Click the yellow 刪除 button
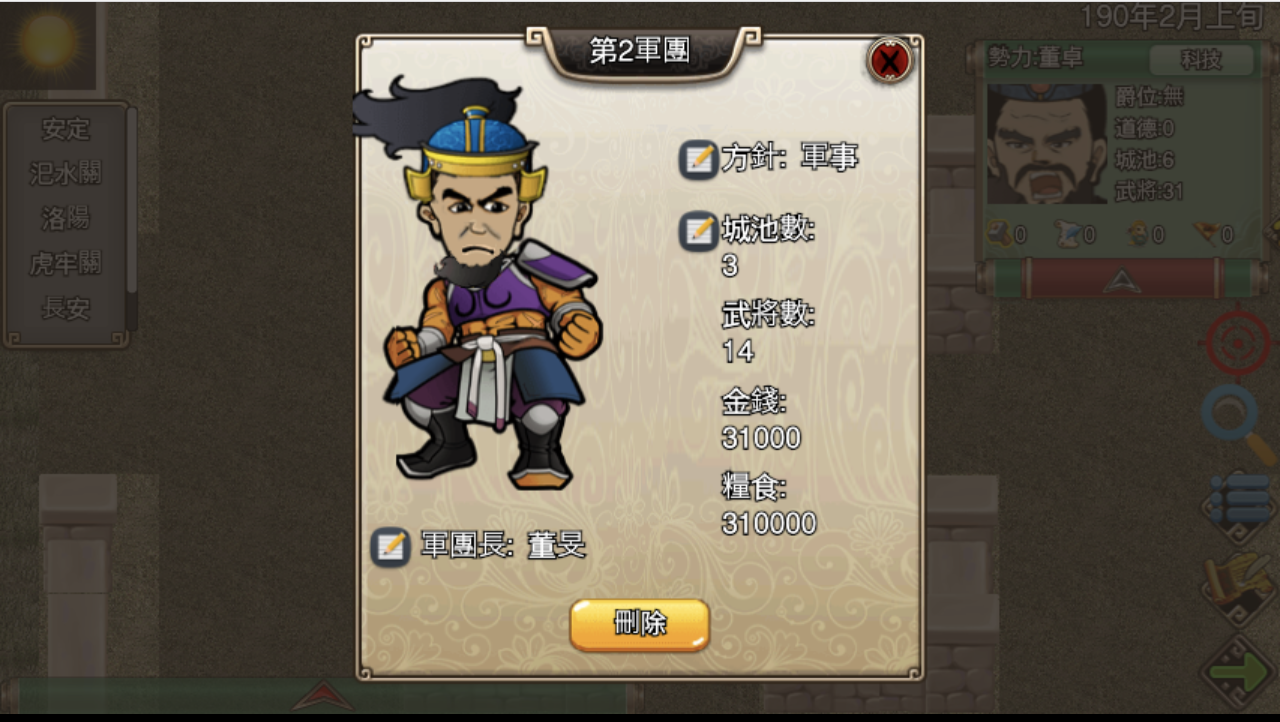Image resolution: width=1280 pixels, height=722 pixels. pos(640,624)
